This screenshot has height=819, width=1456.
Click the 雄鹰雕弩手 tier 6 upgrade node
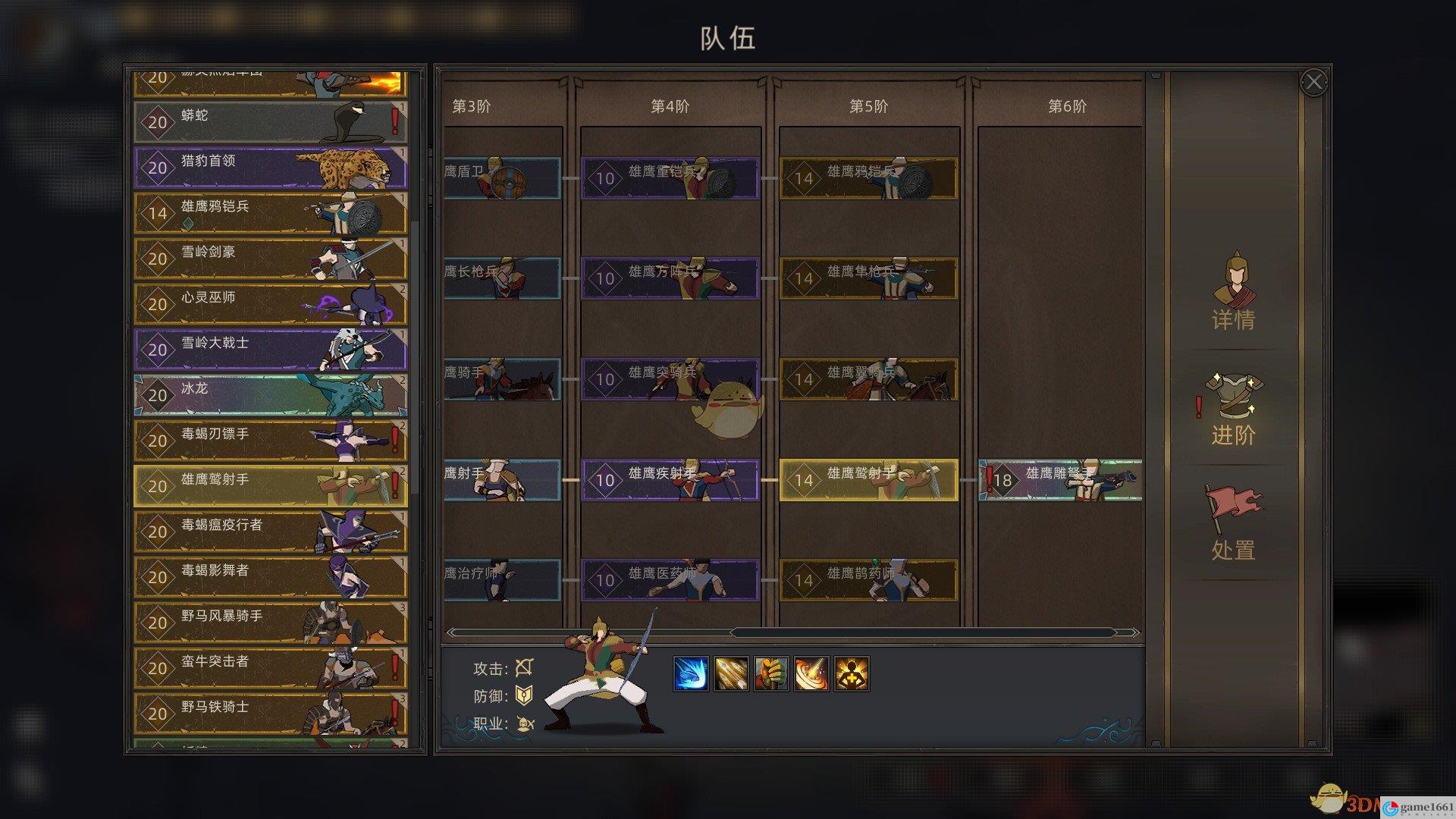1060,480
